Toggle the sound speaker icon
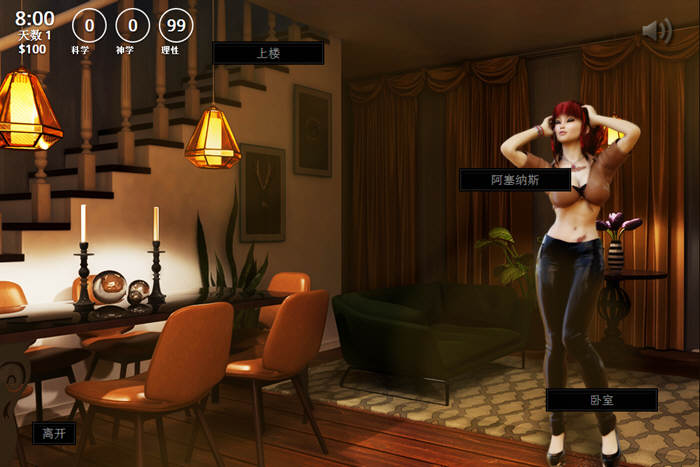 [656, 31]
